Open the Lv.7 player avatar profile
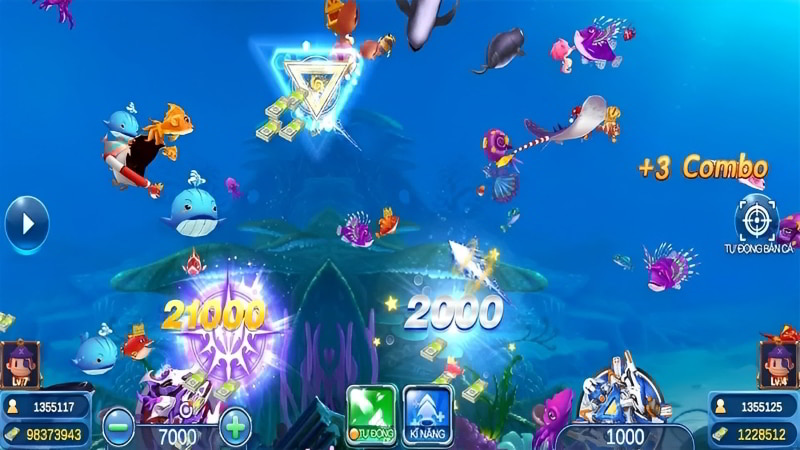Viewport: 800px width, 450px height. (x=20, y=365)
